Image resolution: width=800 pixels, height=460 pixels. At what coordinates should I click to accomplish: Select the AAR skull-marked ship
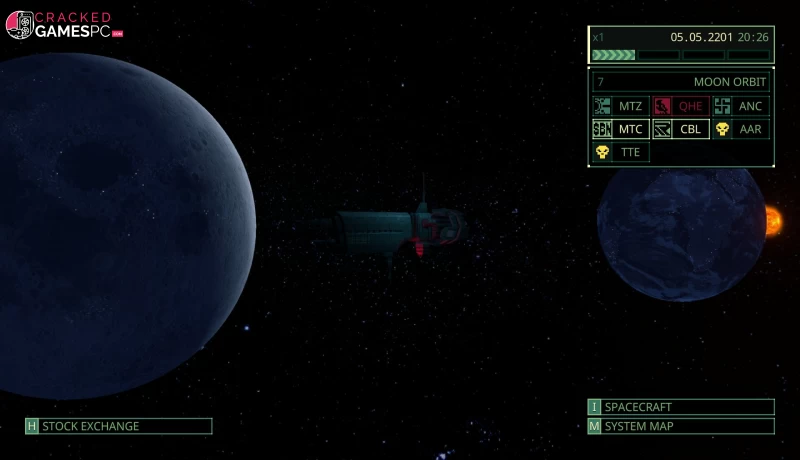(x=740, y=129)
